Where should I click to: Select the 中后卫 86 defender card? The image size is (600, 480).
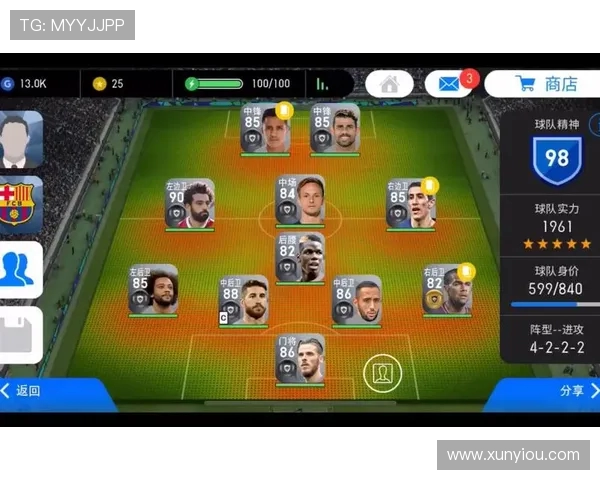tap(357, 300)
